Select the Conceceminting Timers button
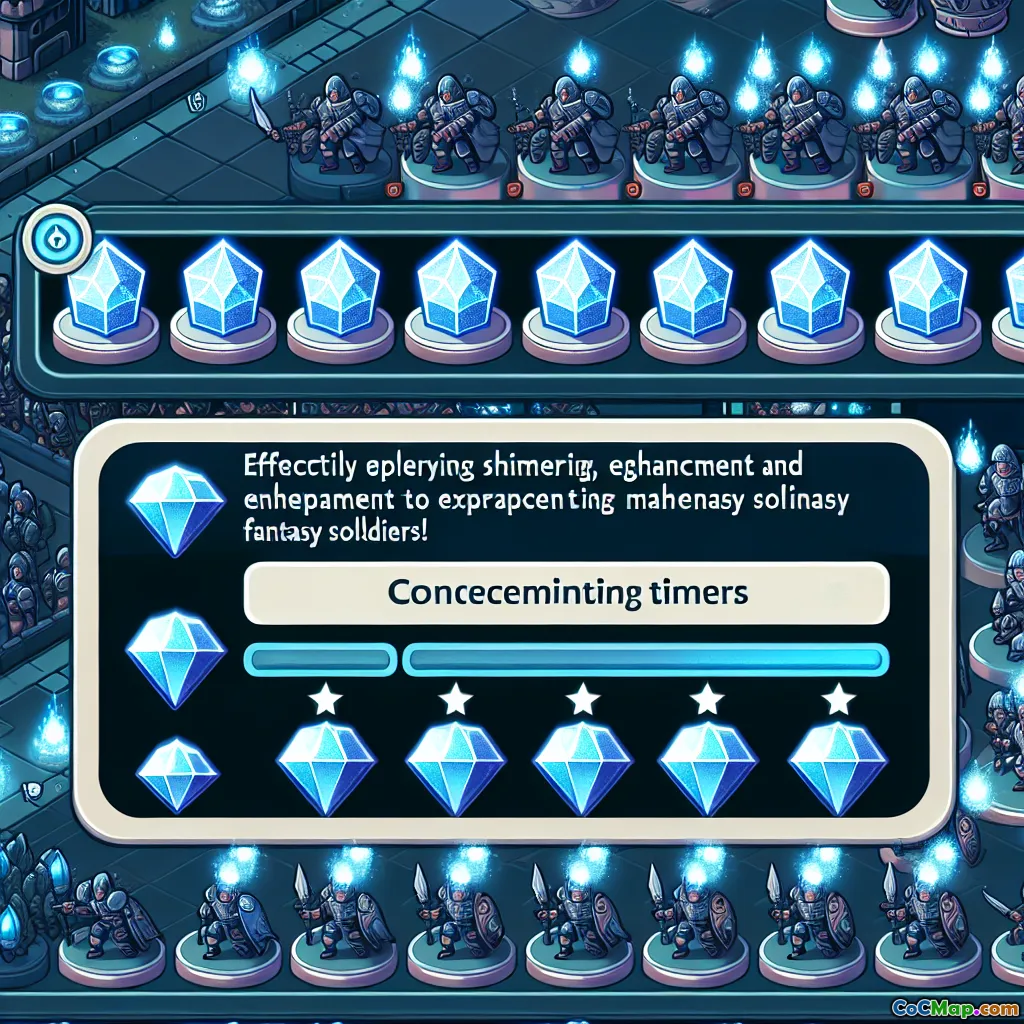Viewport: 1024px width, 1024px height. point(566,592)
